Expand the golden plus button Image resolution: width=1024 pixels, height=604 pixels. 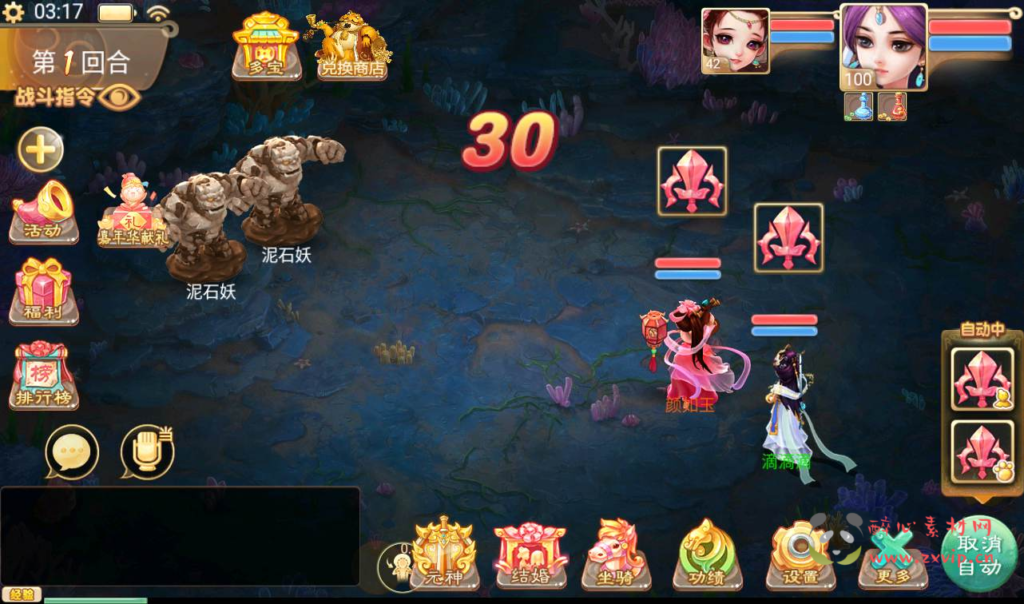(40, 151)
